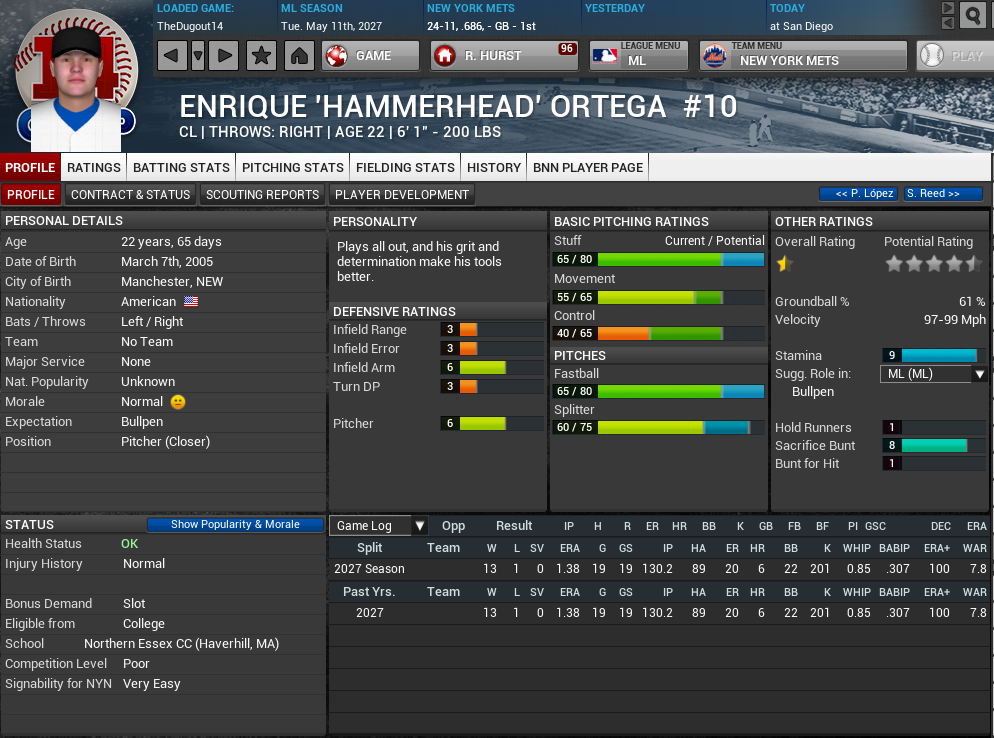Open New York Mets team menu
Image resolution: width=994 pixels, height=738 pixels.
tap(803, 56)
